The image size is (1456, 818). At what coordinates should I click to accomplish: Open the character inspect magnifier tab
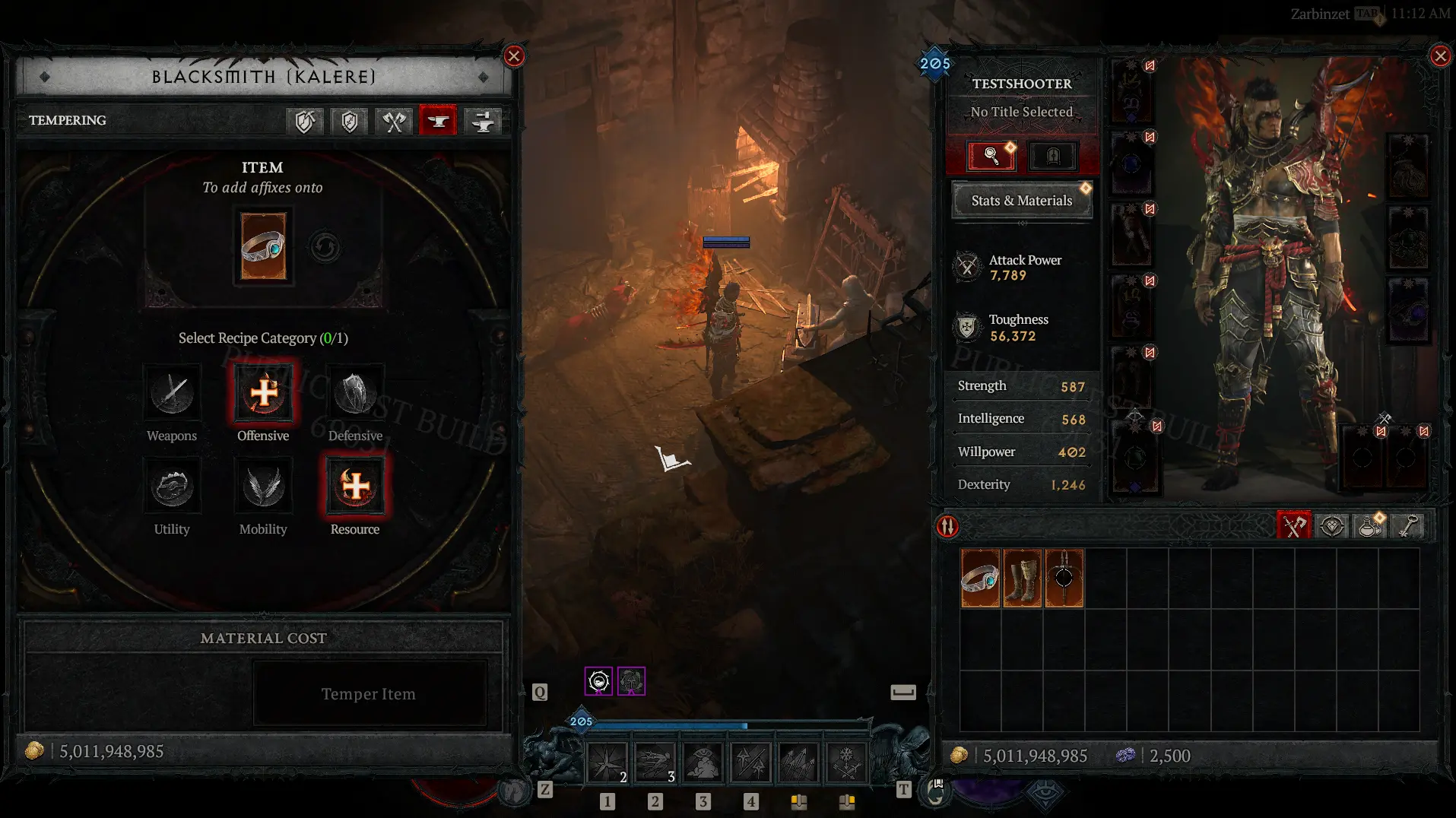point(989,156)
